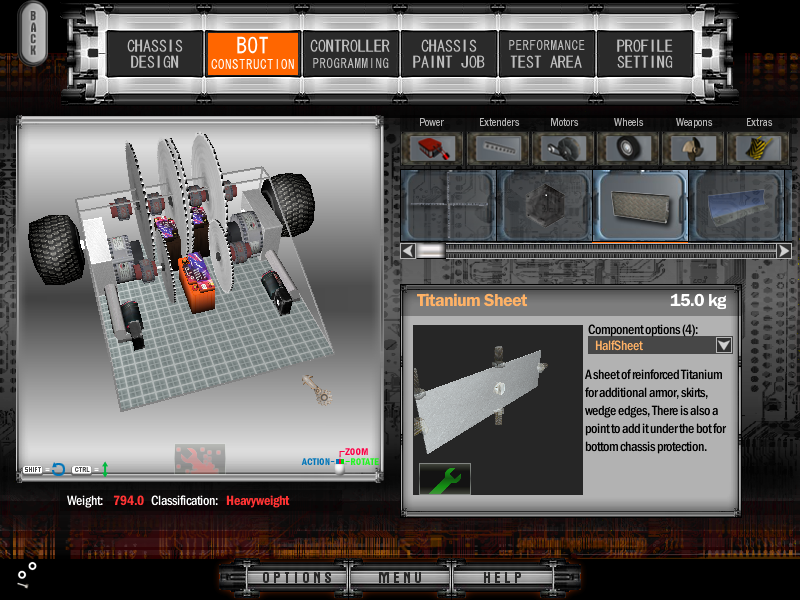Open the Chassis Design tab

click(152, 54)
